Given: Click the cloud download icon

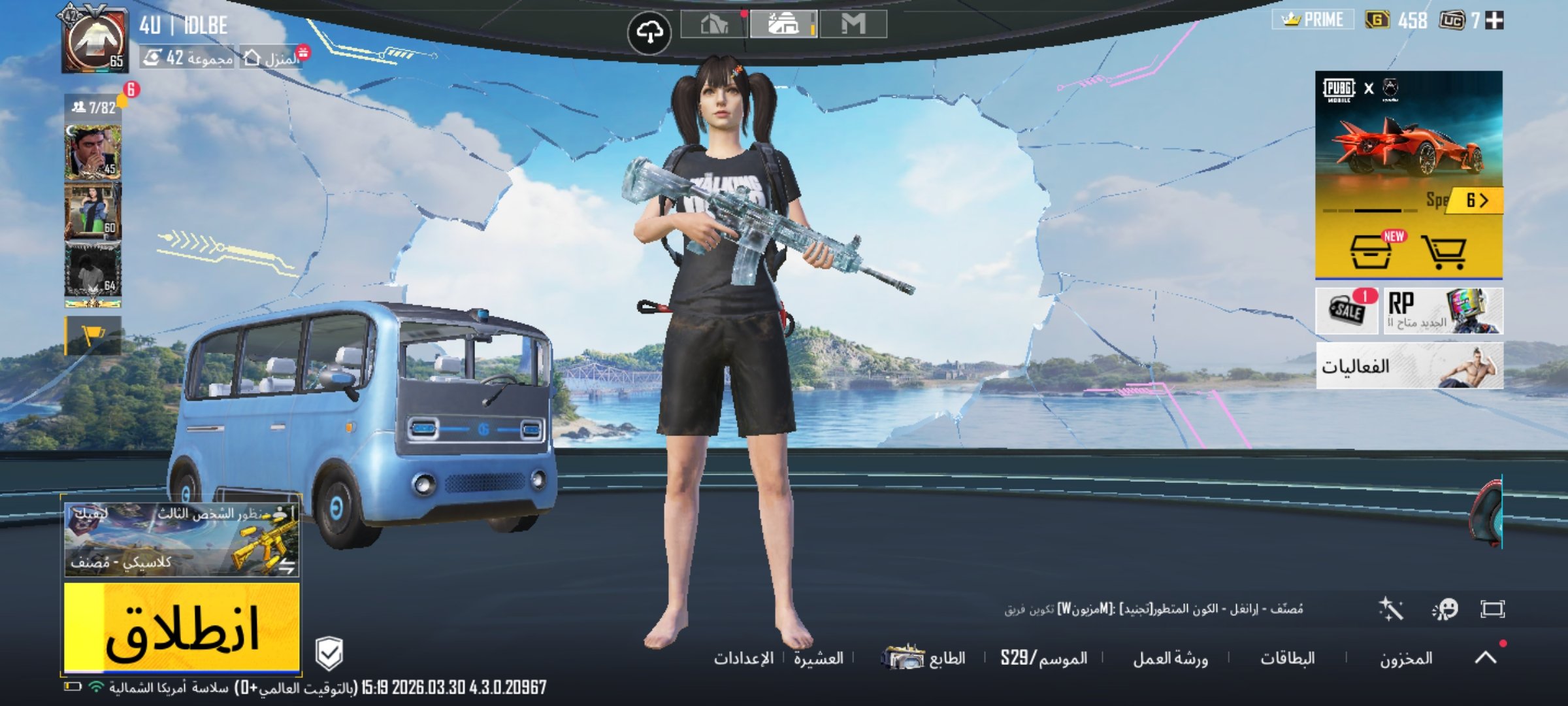Looking at the screenshot, I should coord(649,31).
